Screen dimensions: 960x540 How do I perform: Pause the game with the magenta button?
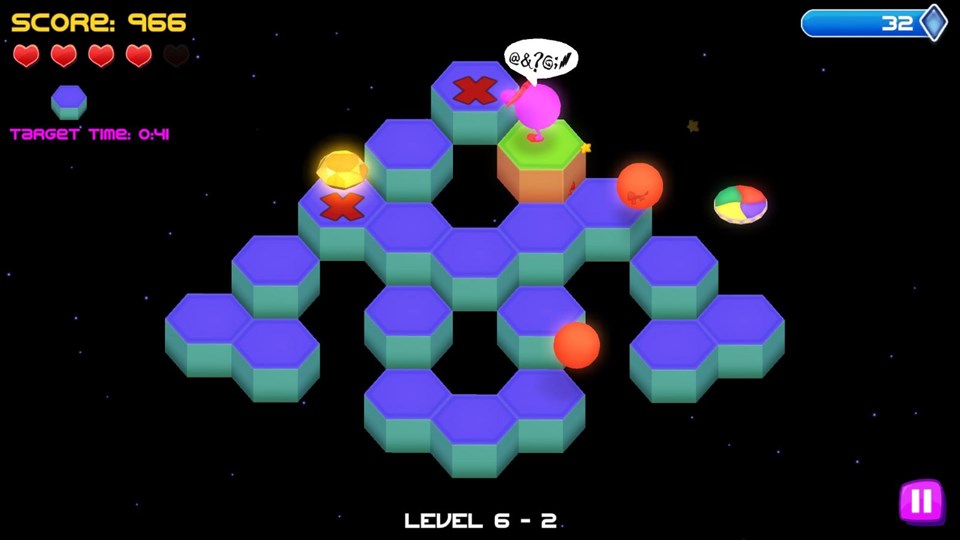[x=921, y=501]
